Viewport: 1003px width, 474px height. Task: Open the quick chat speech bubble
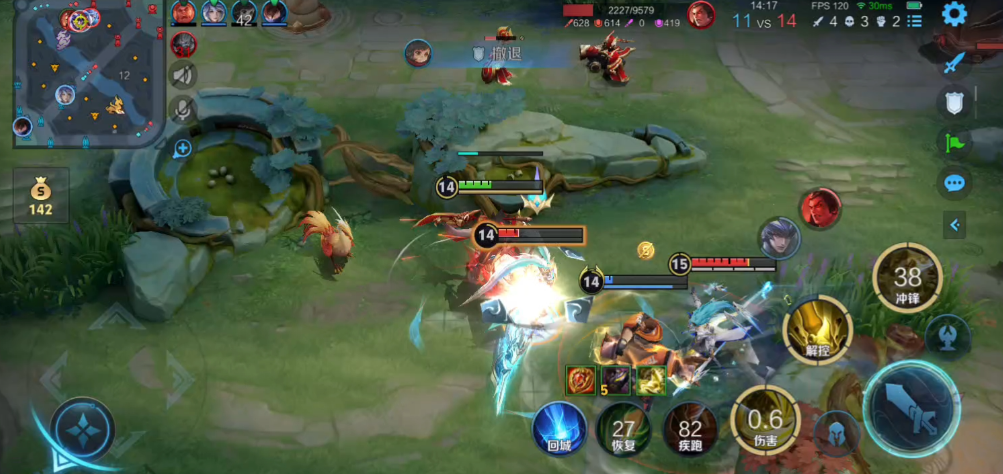(954, 183)
